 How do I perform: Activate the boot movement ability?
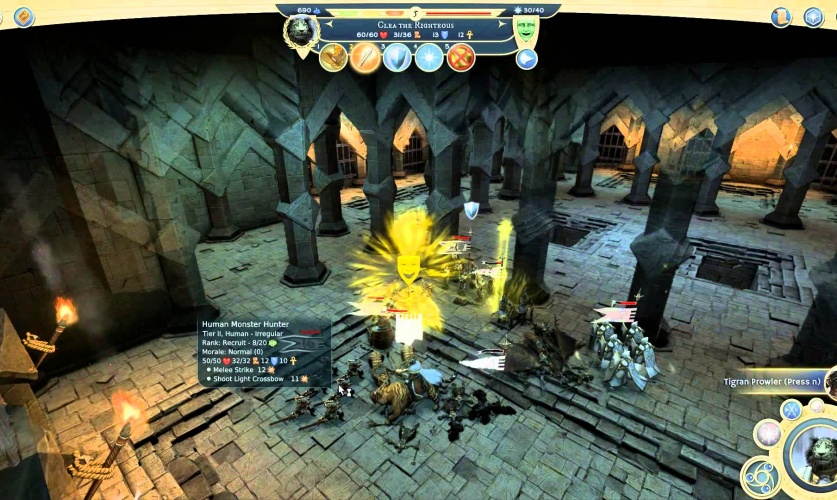[334, 57]
